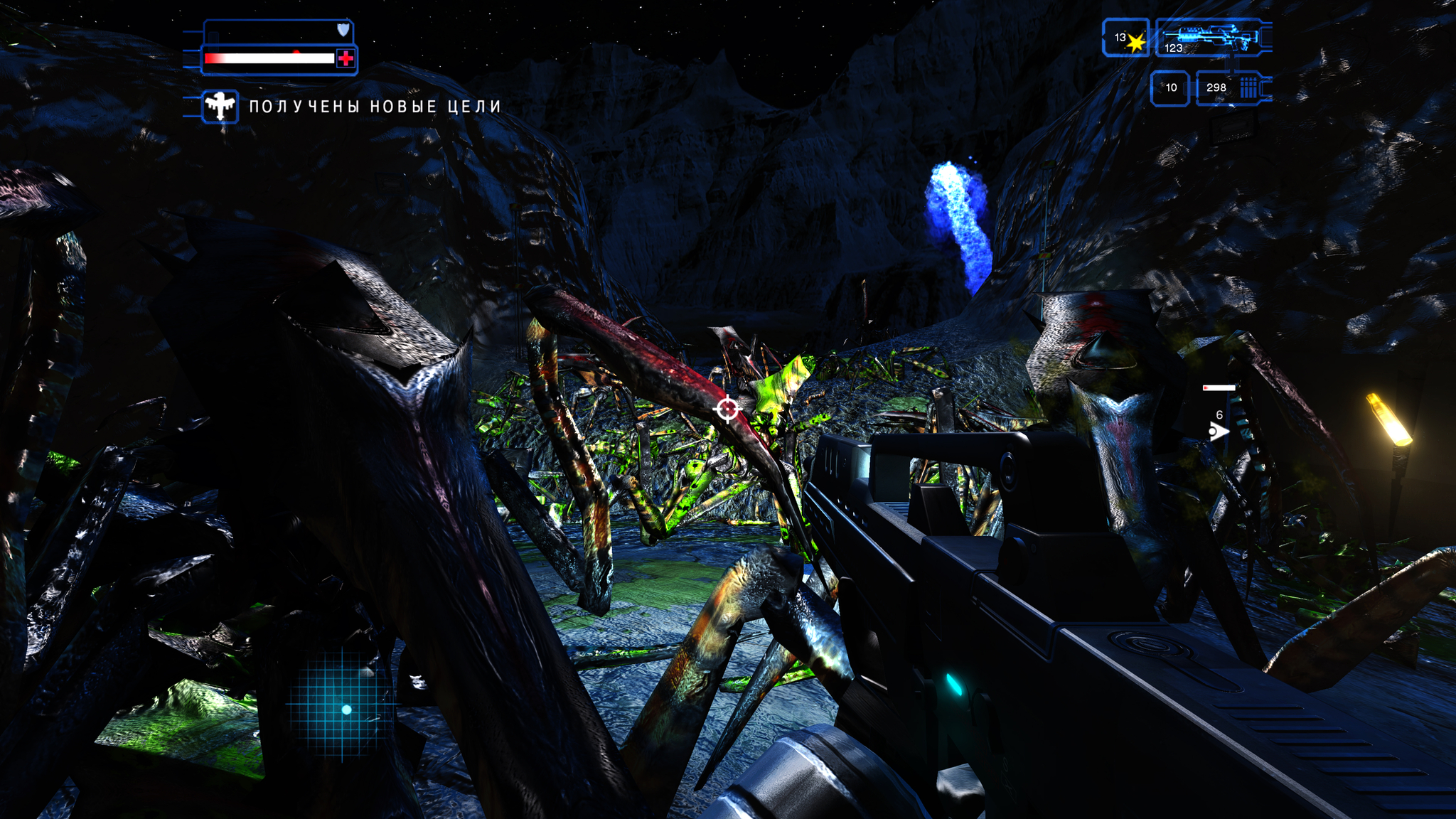
Task: Click the armor shield icon
Action: tap(343, 30)
